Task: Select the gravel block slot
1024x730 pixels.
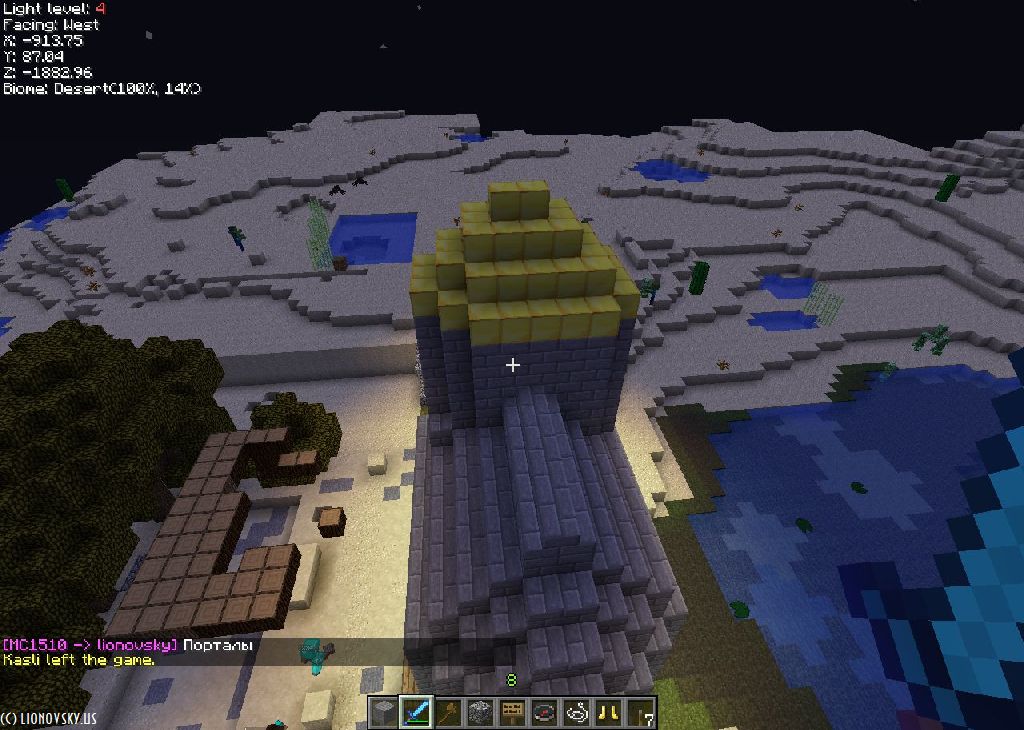Action: tap(480, 713)
